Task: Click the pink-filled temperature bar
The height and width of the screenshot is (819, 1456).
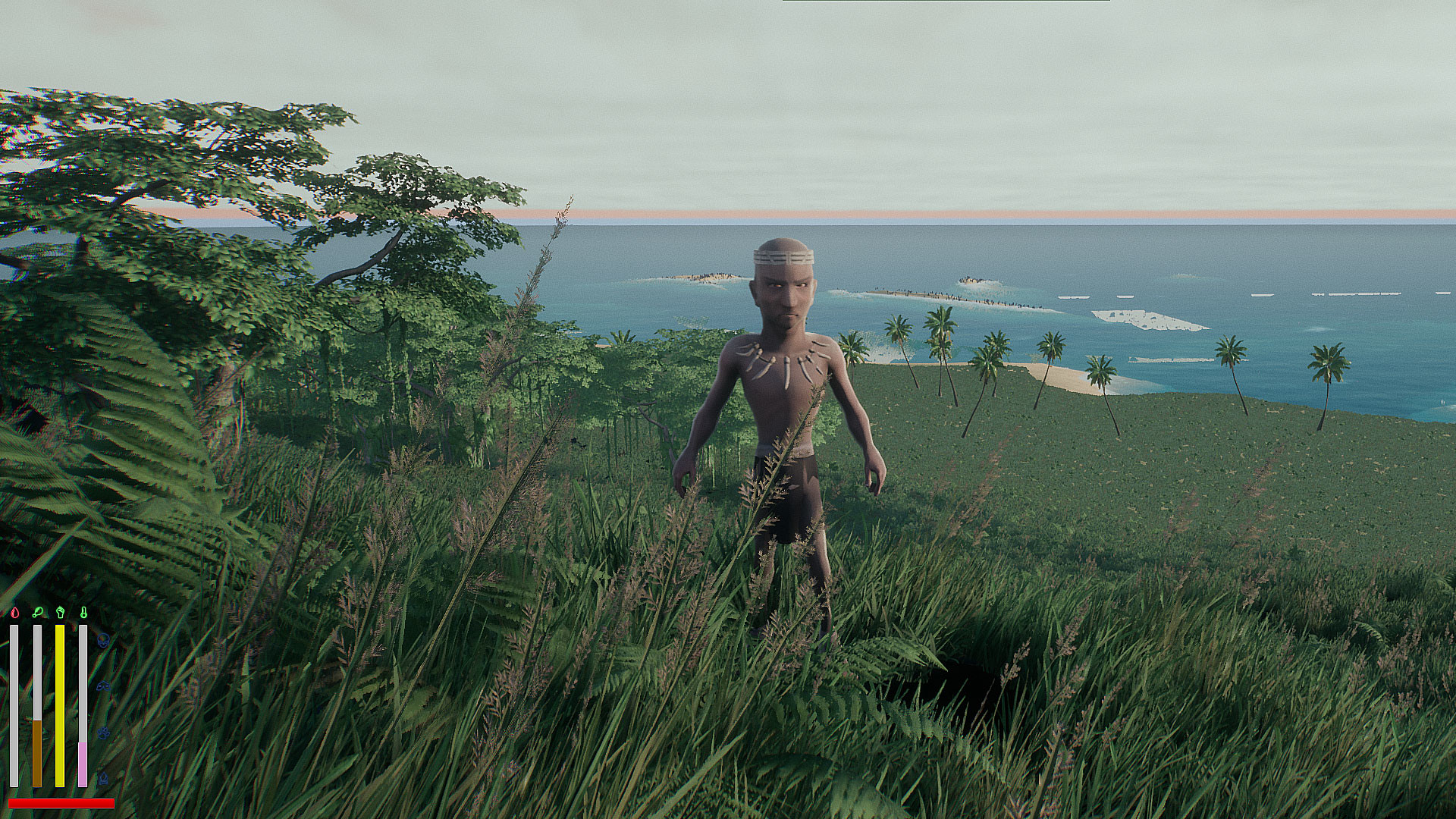Action: tap(82, 764)
